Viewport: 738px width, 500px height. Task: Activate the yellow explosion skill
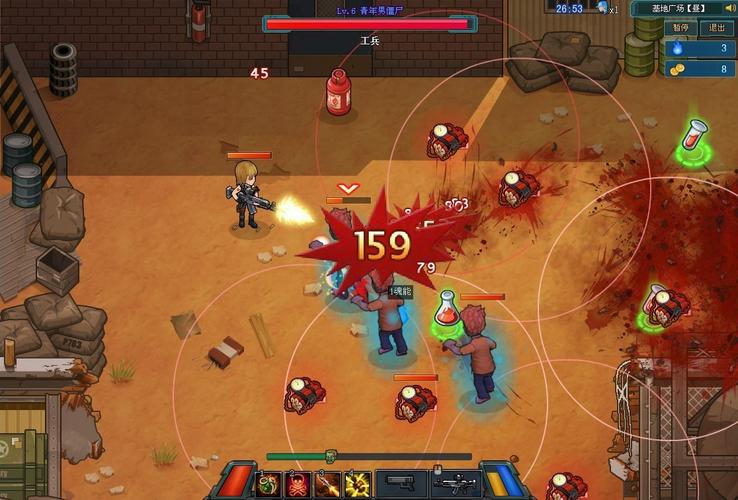click(357, 485)
